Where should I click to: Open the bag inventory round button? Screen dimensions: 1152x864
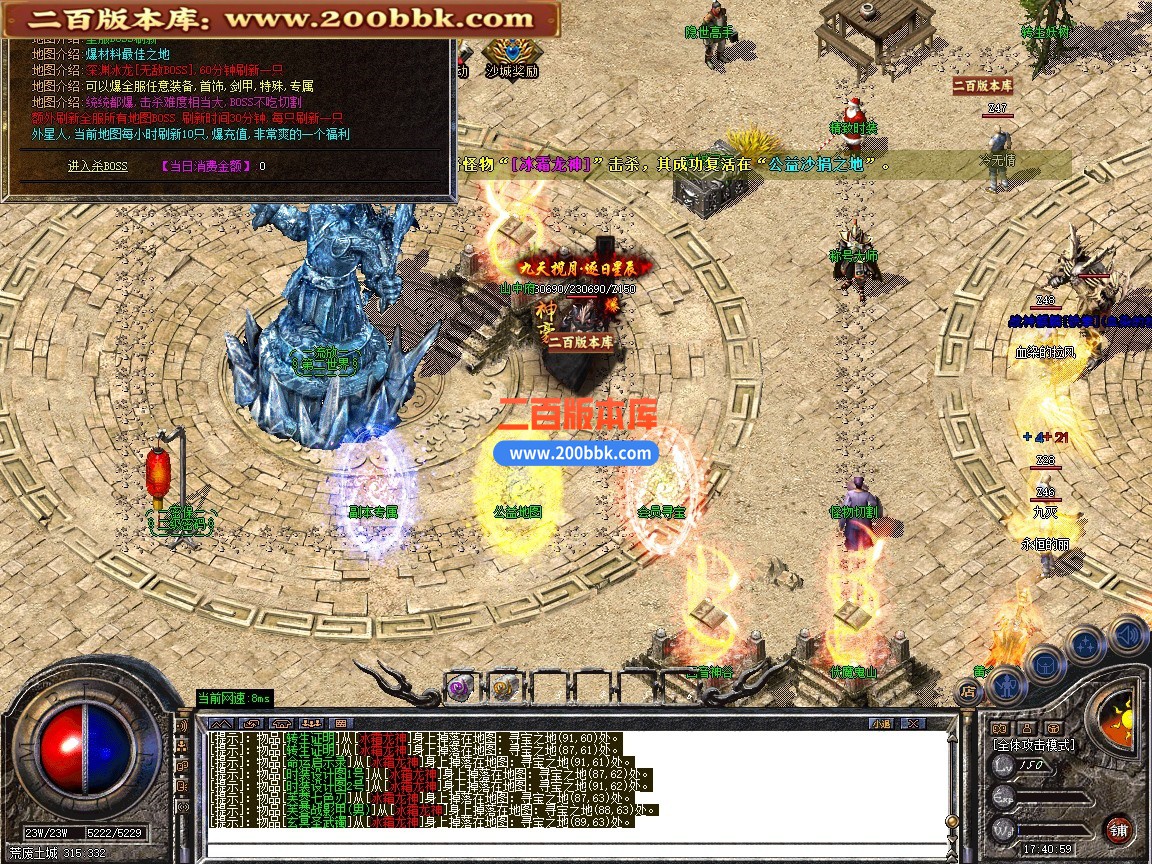point(1044,664)
